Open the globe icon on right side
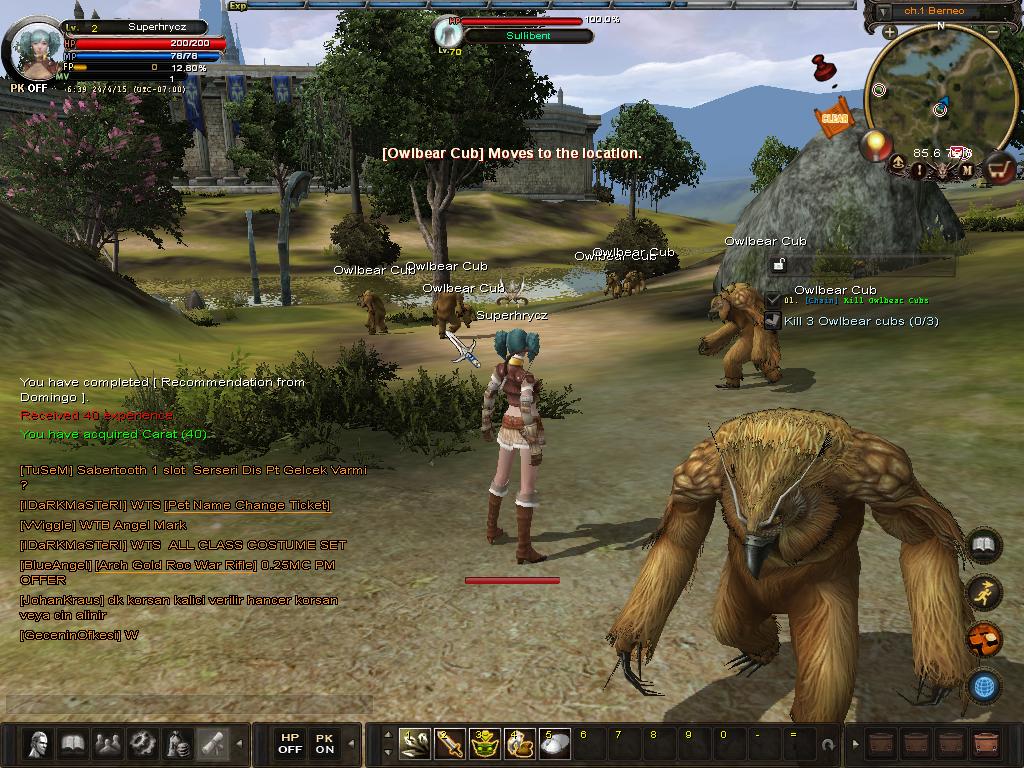 point(985,687)
